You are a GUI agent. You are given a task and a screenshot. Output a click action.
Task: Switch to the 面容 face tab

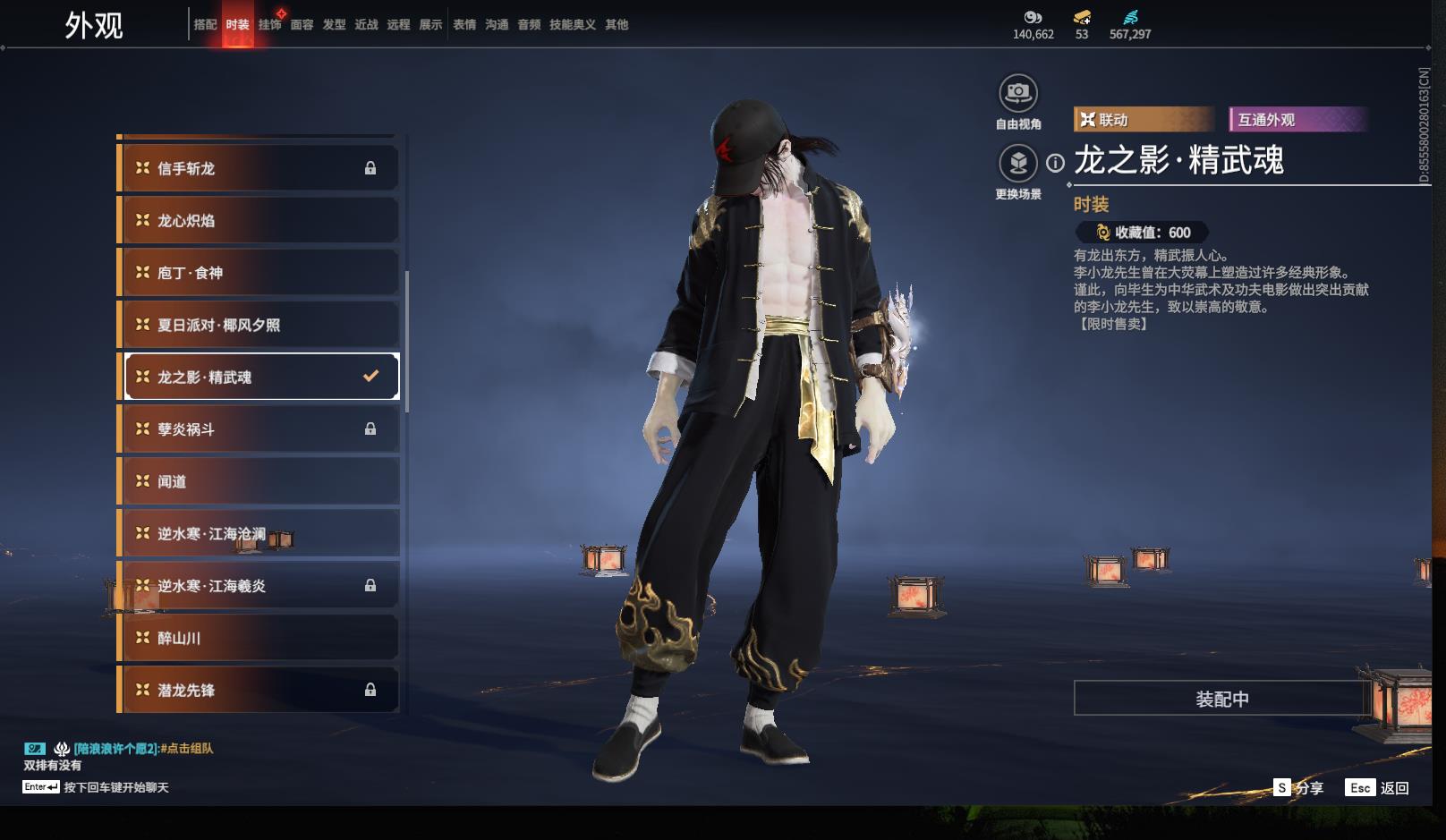click(x=302, y=25)
